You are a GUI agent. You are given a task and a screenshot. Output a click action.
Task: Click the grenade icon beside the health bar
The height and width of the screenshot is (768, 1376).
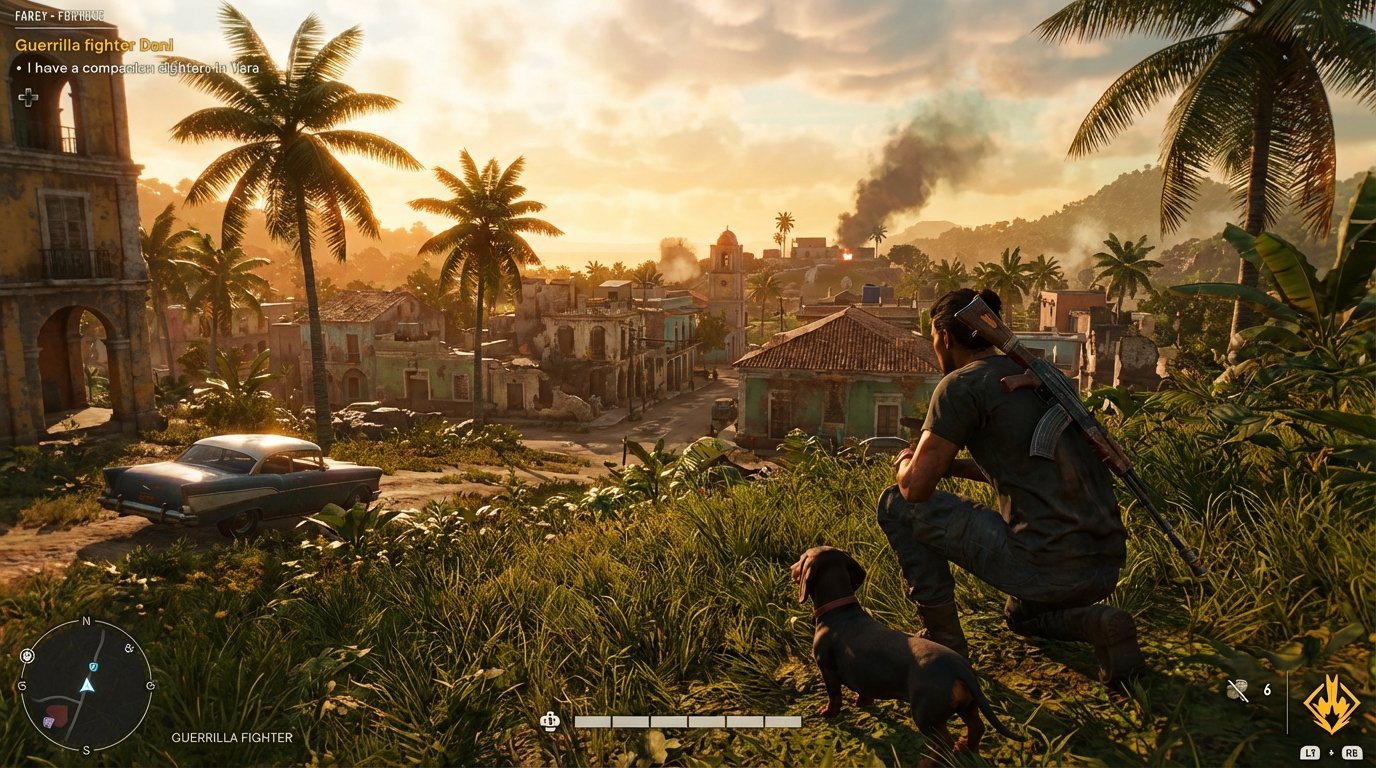click(x=549, y=719)
